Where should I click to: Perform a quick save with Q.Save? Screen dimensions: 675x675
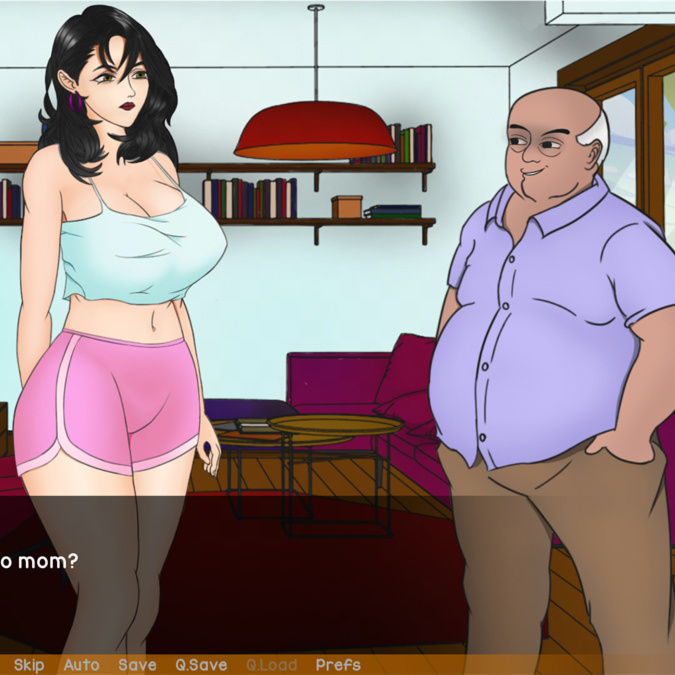tap(201, 665)
